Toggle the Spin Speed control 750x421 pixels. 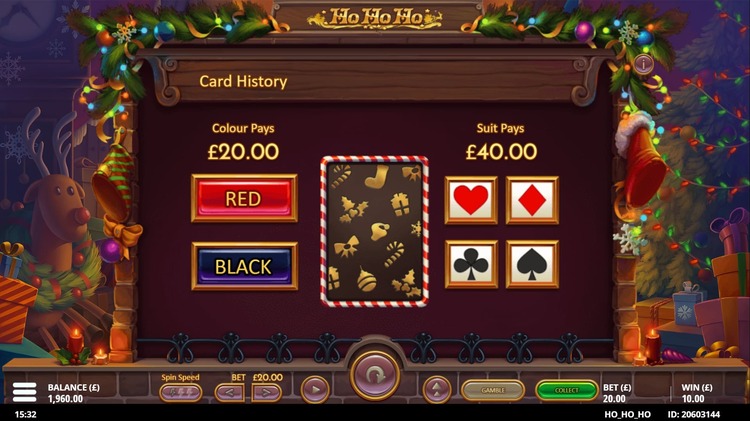point(180,392)
